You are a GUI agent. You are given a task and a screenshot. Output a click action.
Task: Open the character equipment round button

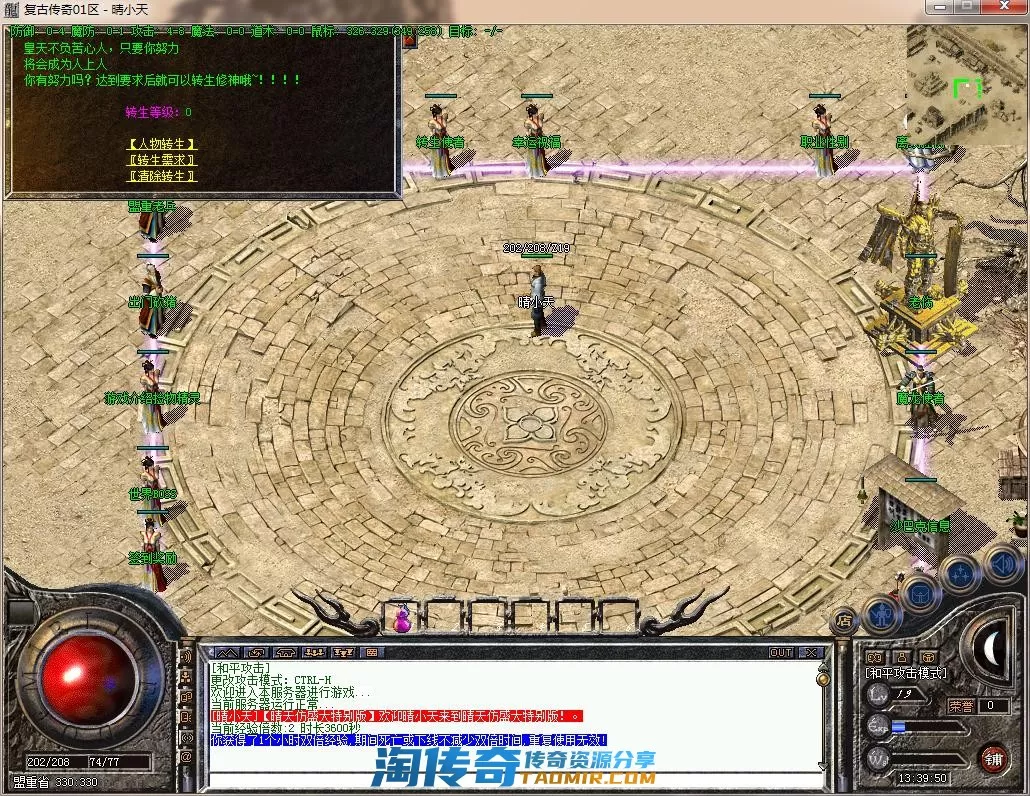(x=883, y=615)
